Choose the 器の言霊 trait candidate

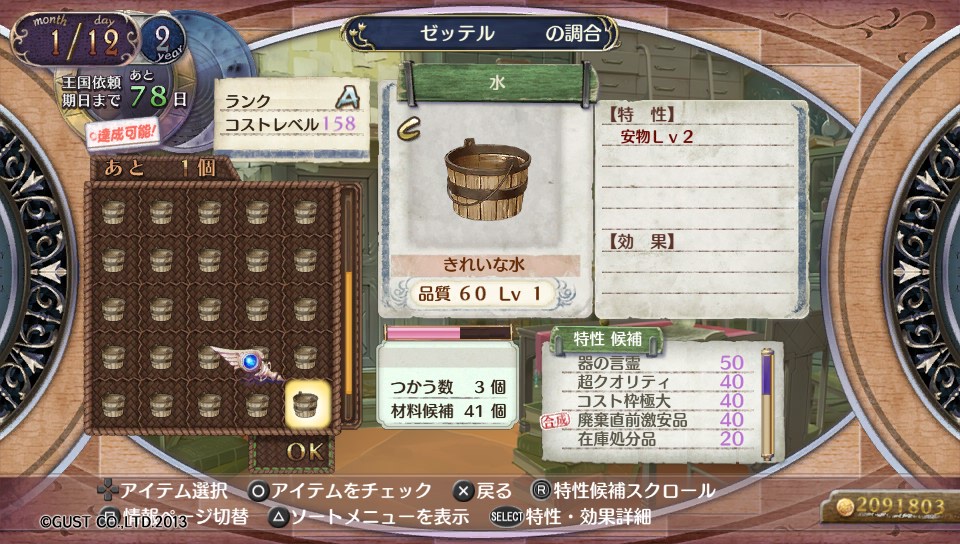pyautogui.click(x=613, y=364)
